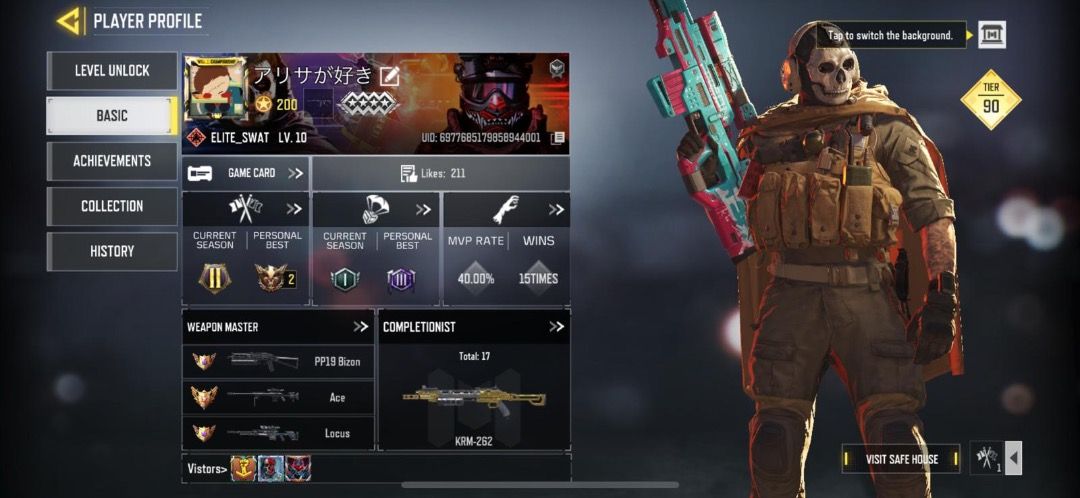
Task: Select the PP19 Bizon weapon row
Action: (x=278, y=361)
